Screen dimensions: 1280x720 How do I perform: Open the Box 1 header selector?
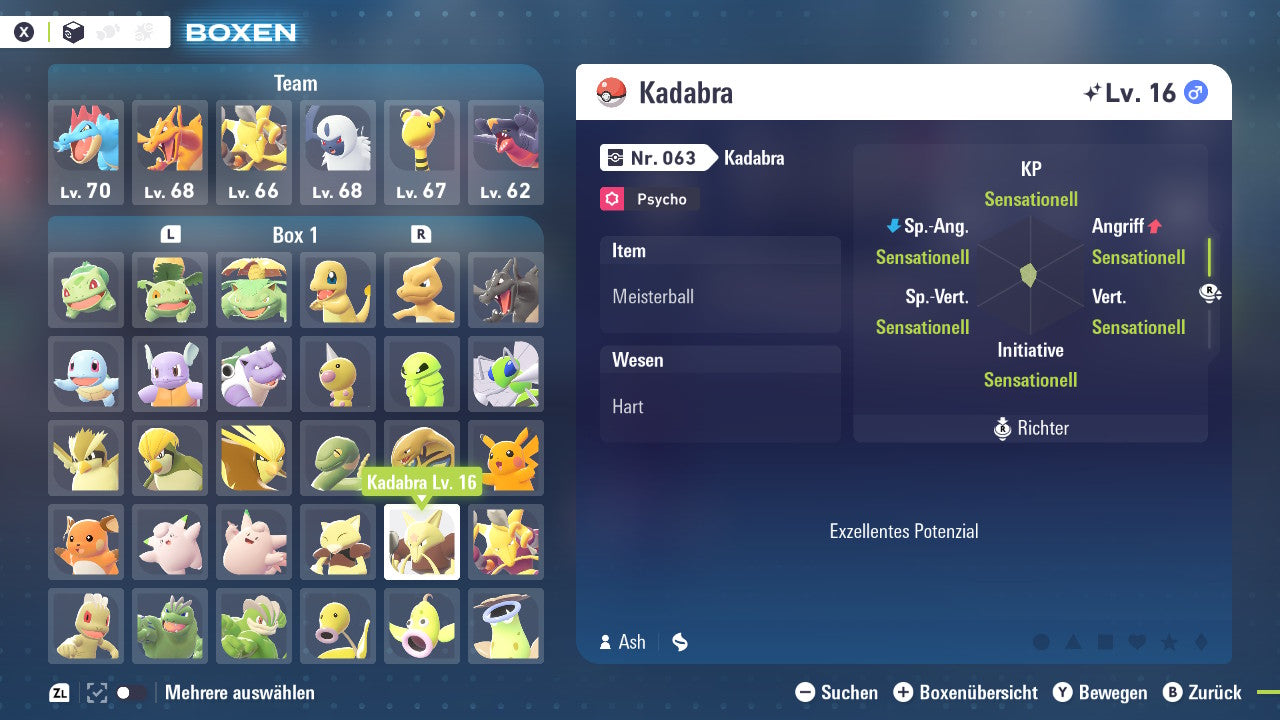295,235
